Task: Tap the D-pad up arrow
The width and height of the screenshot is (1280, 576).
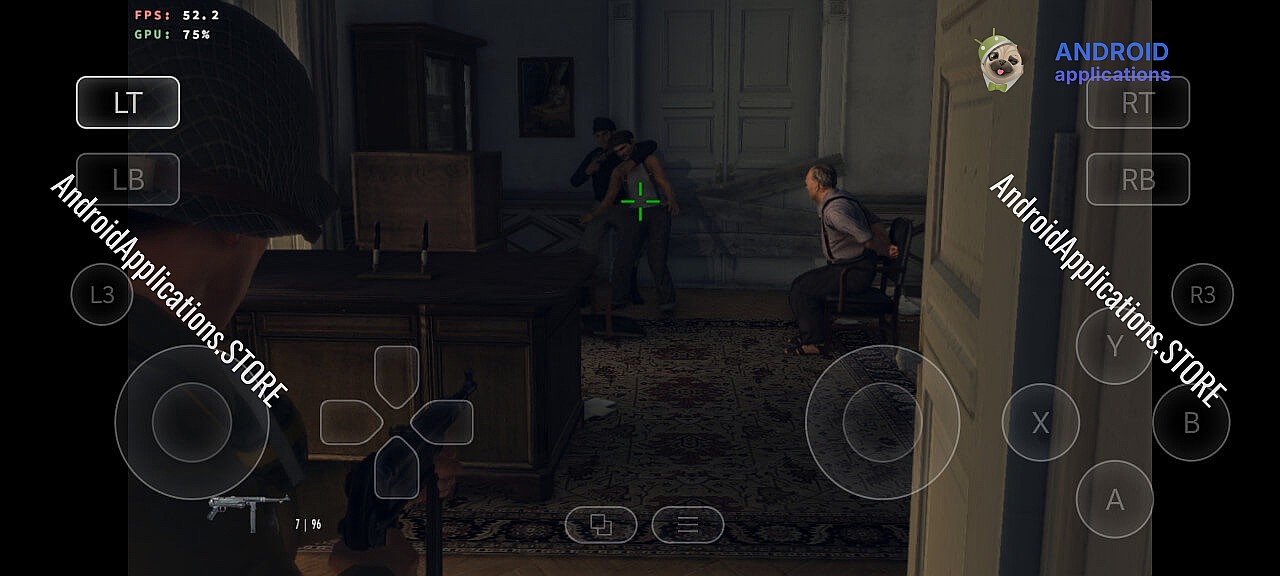Action: [x=397, y=372]
